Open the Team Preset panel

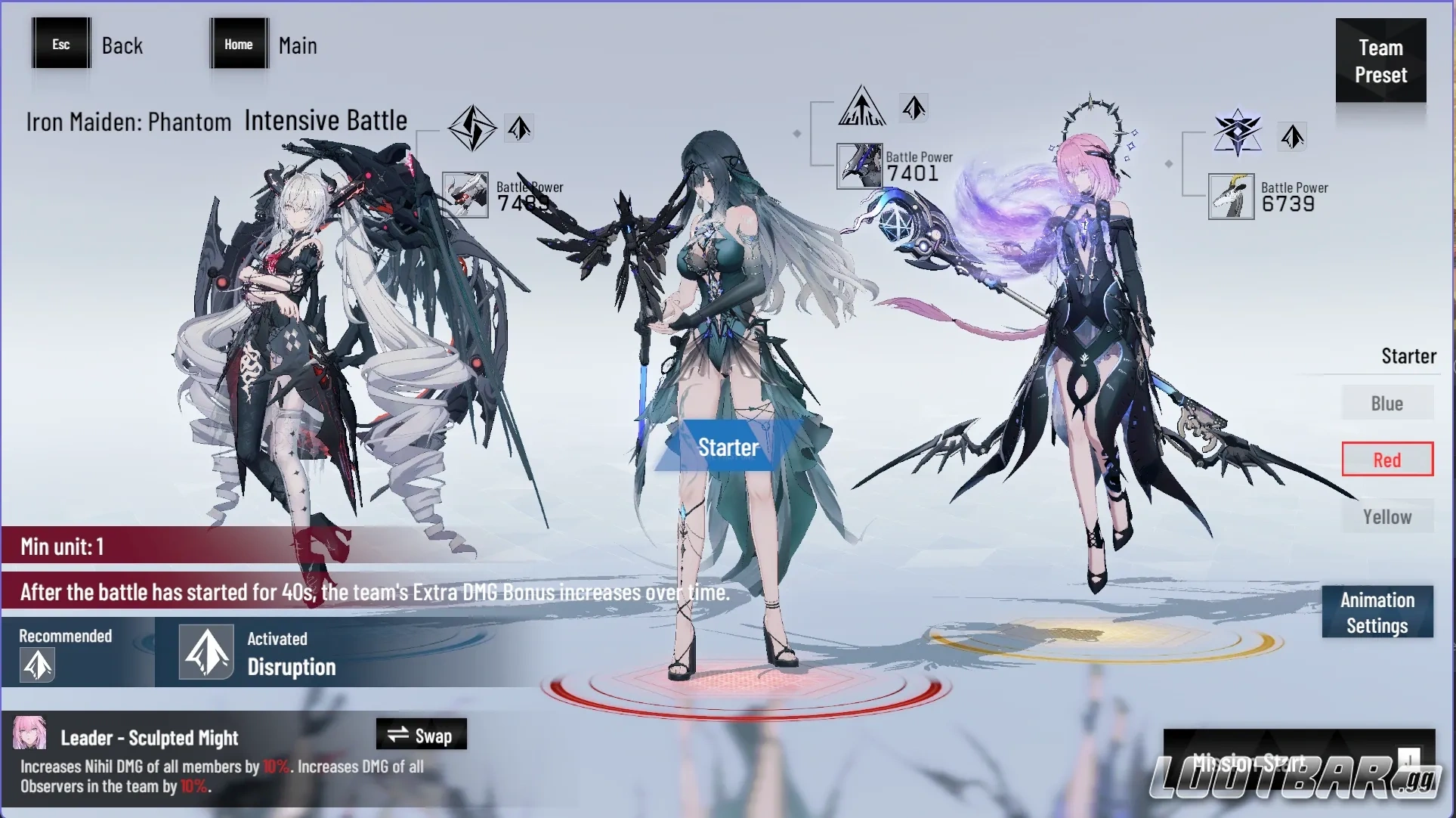(x=1380, y=61)
